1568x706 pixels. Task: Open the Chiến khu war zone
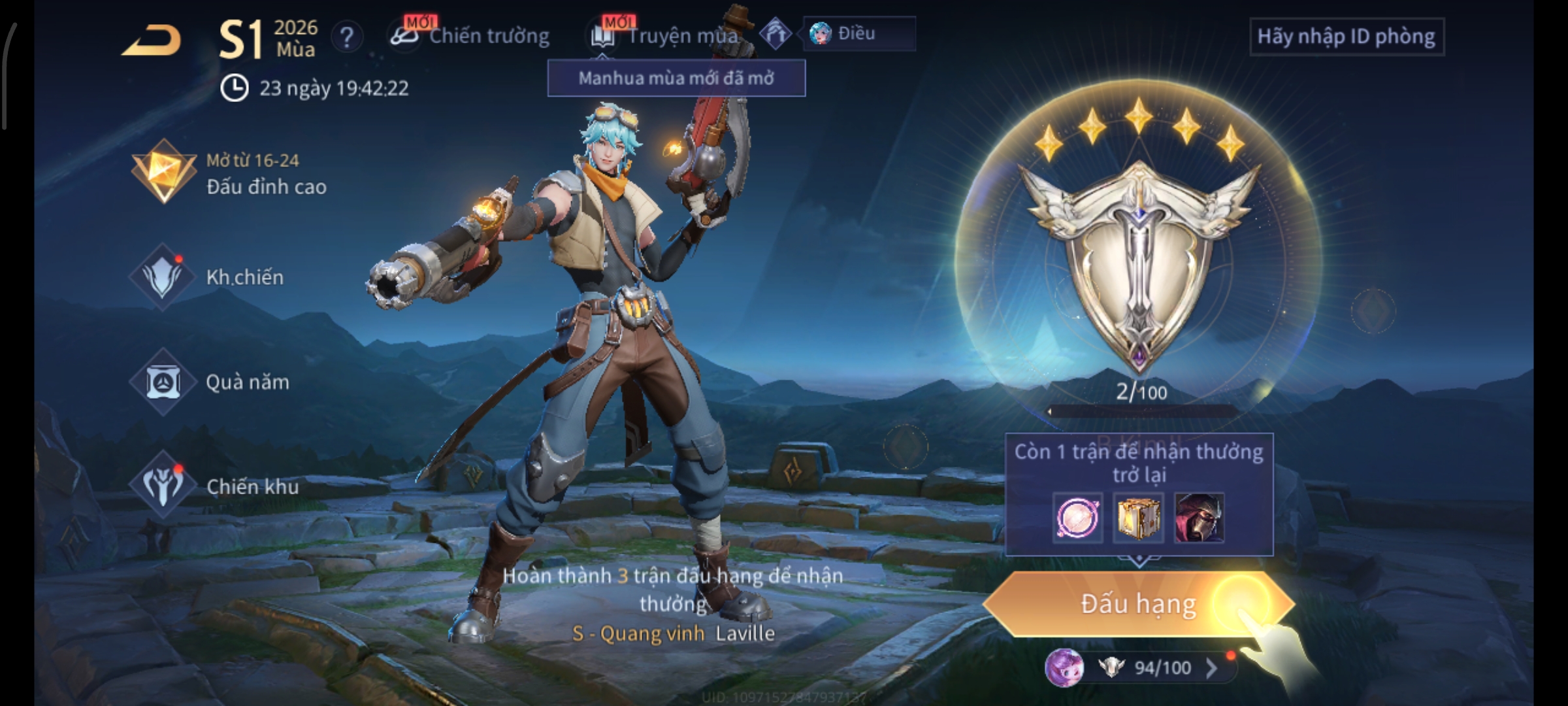tap(216, 486)
